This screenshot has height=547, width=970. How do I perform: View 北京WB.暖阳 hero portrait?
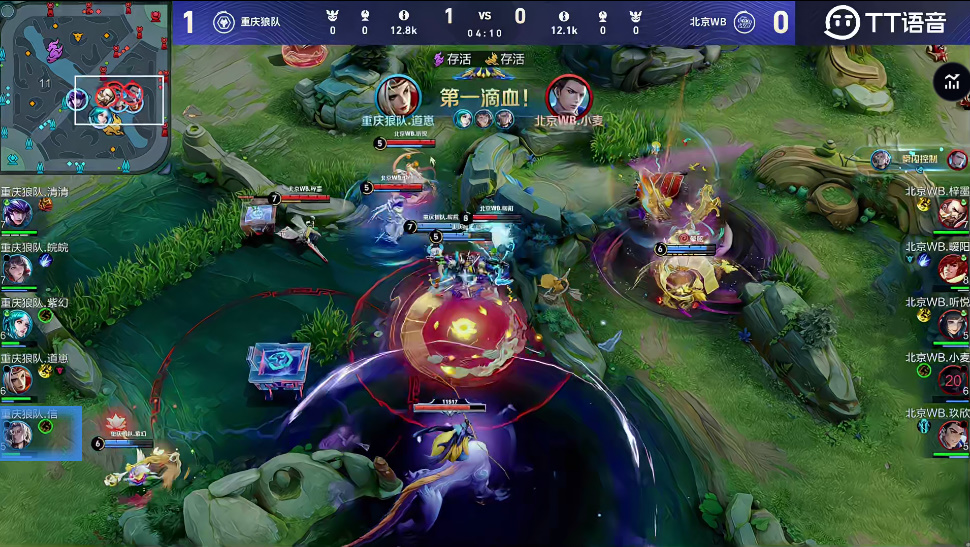point(952,269)
